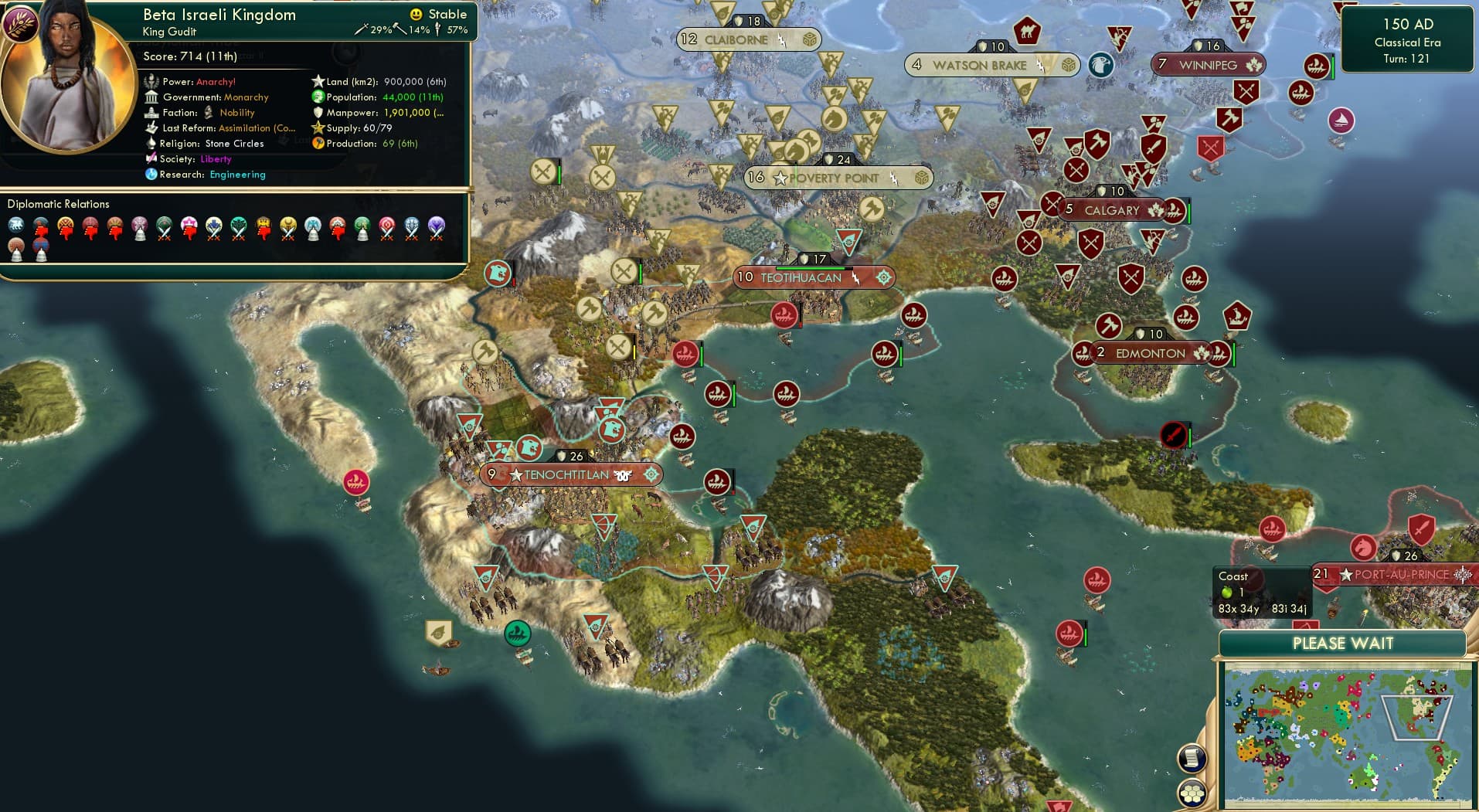Click the Nobility faction icon
This screenshot has width=1479, height=812.
208,113
